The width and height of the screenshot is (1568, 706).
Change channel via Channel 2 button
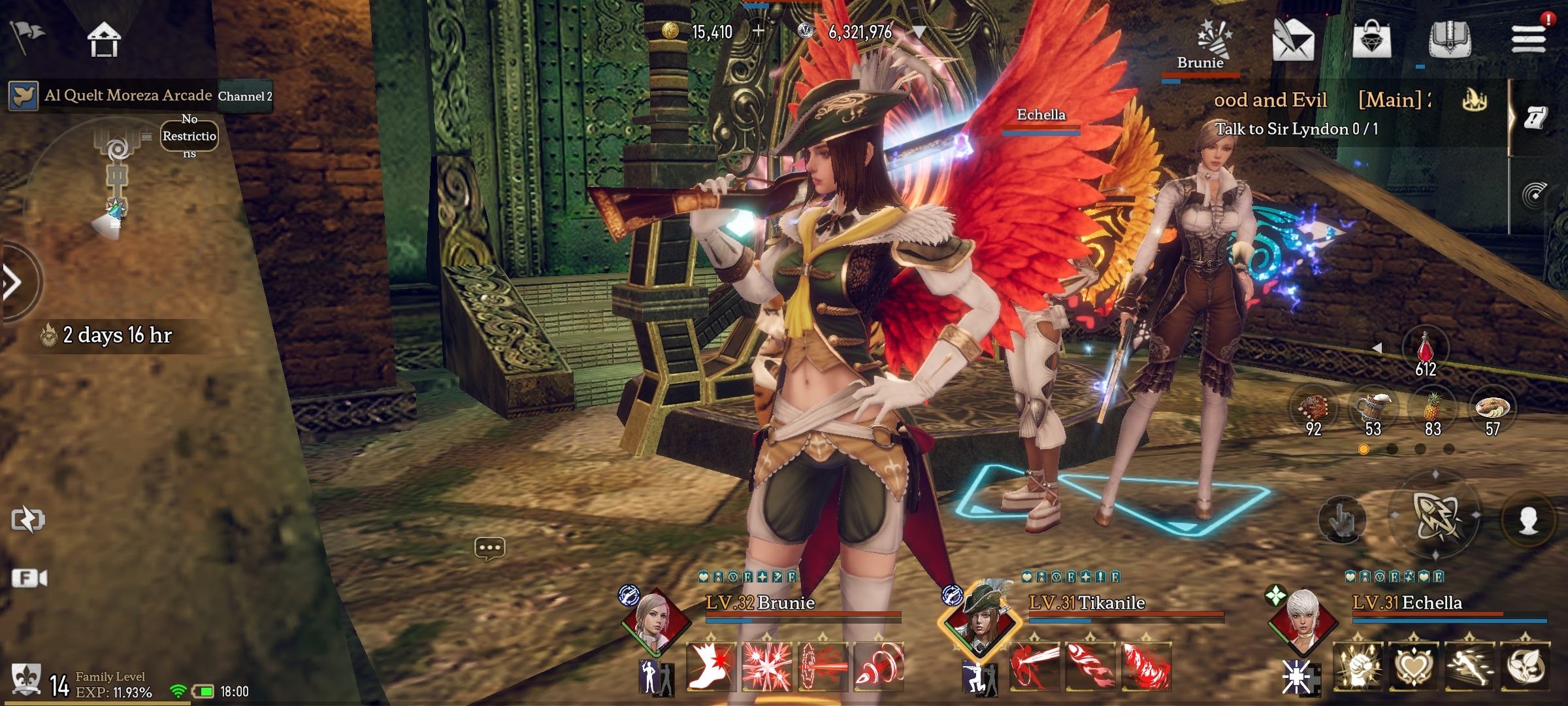[245, 96]
